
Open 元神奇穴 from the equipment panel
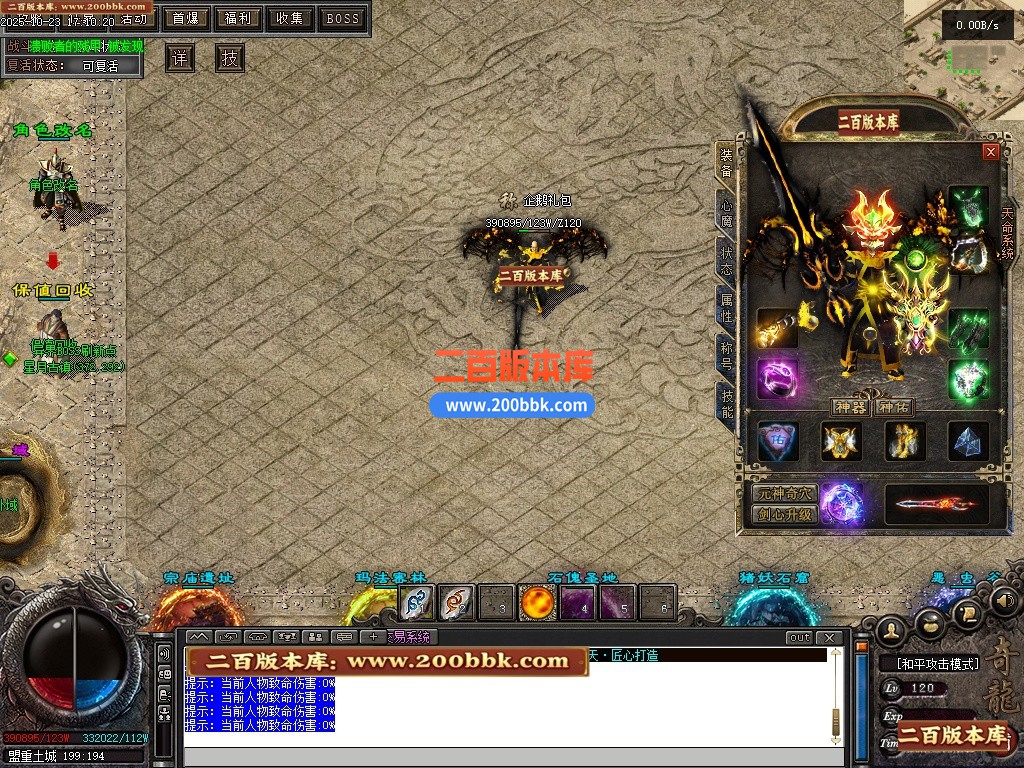pyautogui.click(x=785, y=494)
